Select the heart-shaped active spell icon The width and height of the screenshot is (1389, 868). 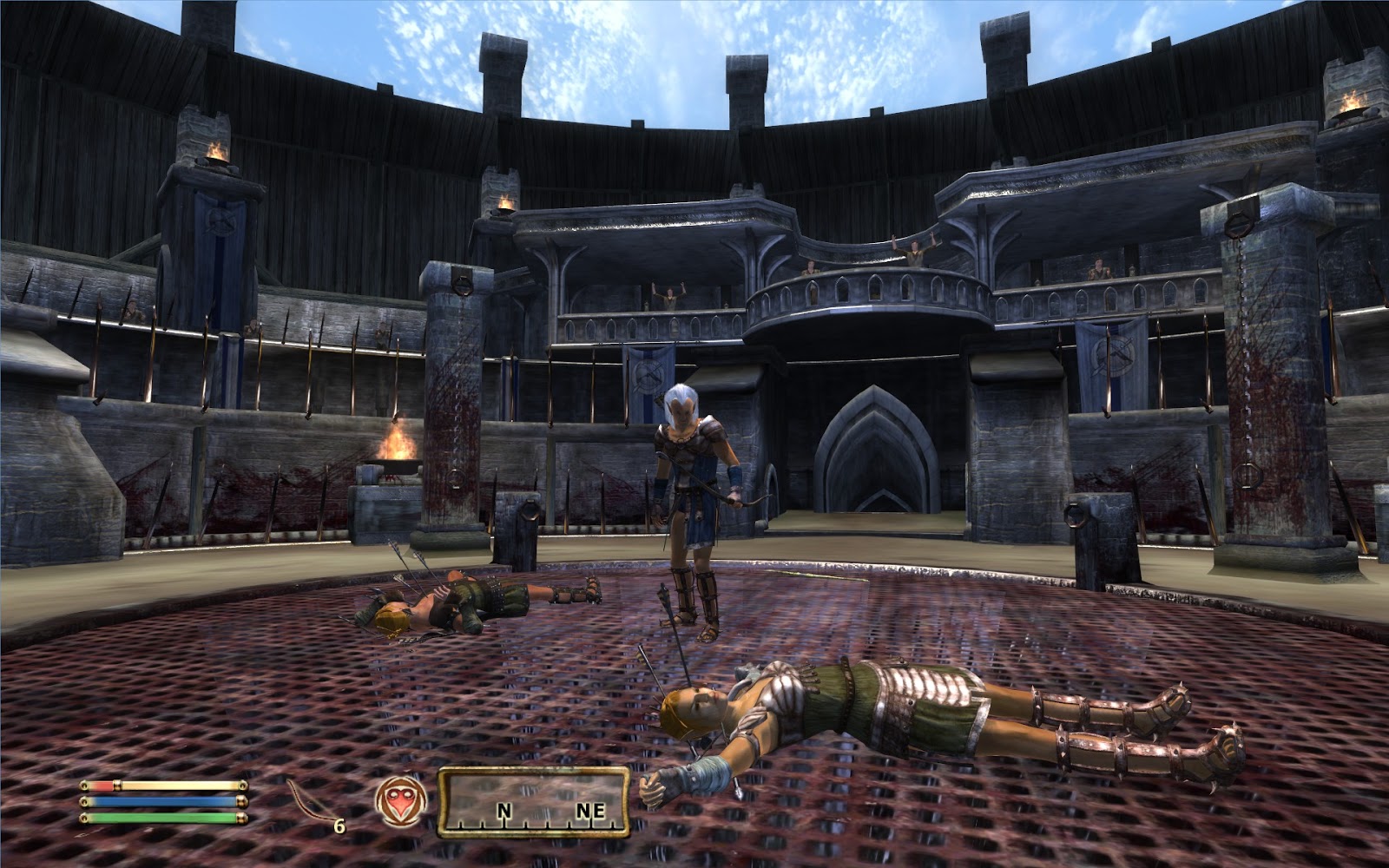pos(401,800)
